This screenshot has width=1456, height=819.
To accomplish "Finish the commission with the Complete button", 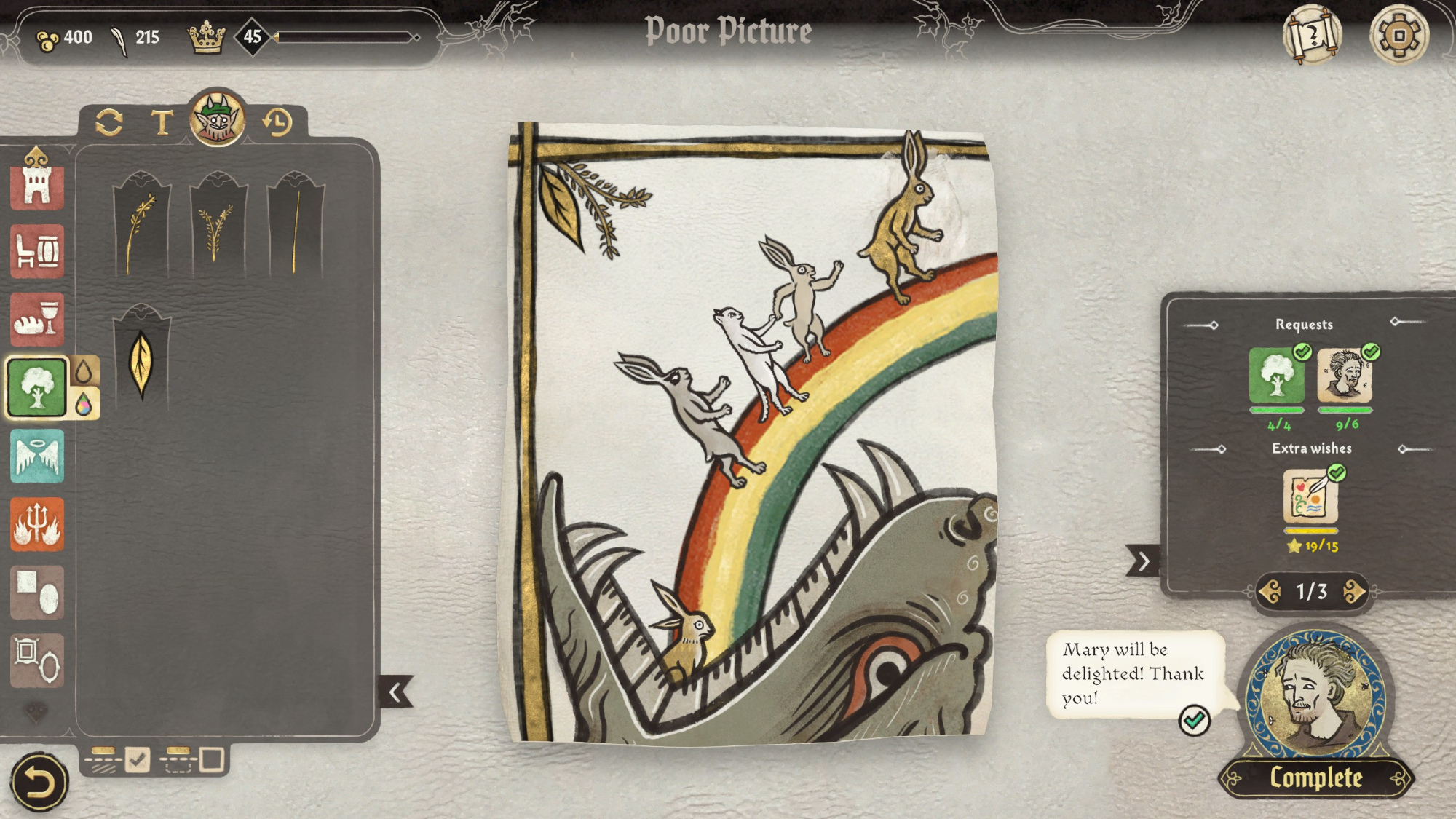I will [x=1315, y=778].
